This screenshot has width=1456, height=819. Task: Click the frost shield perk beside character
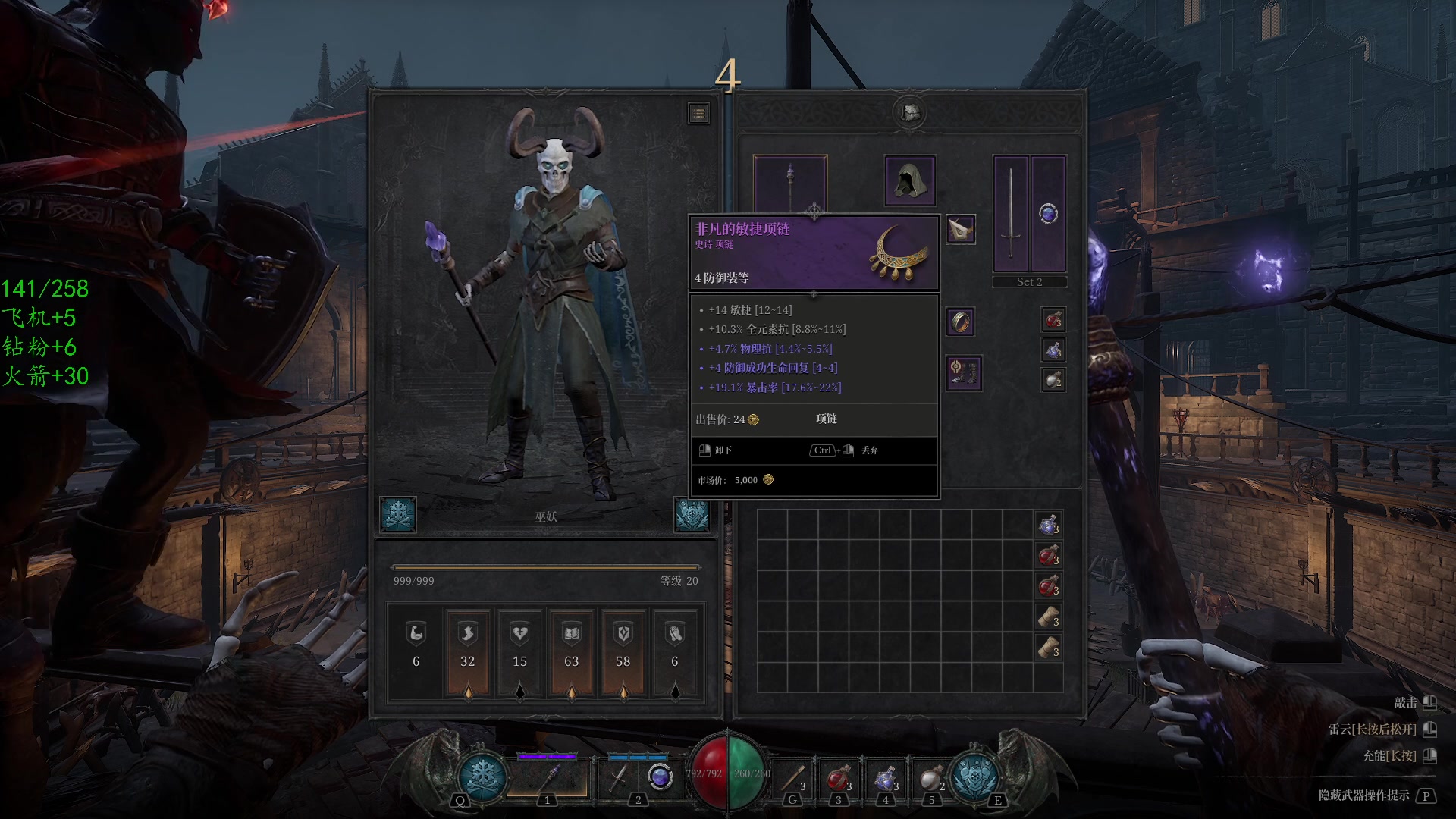pyautogui.click(x=692, y=515)
